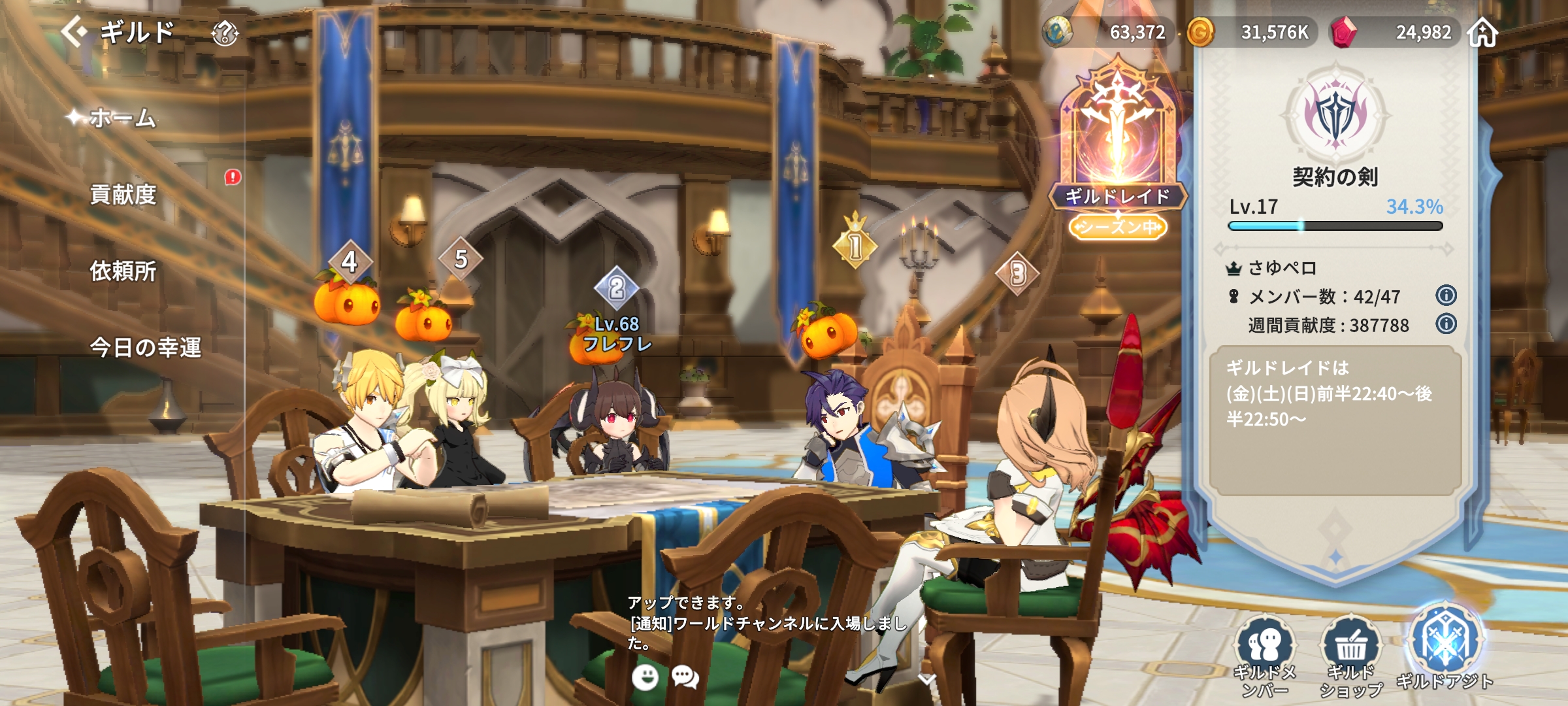Go back using the guild back arrow
This screenshot has width=1568, height=706.
(x=74, y=31)
